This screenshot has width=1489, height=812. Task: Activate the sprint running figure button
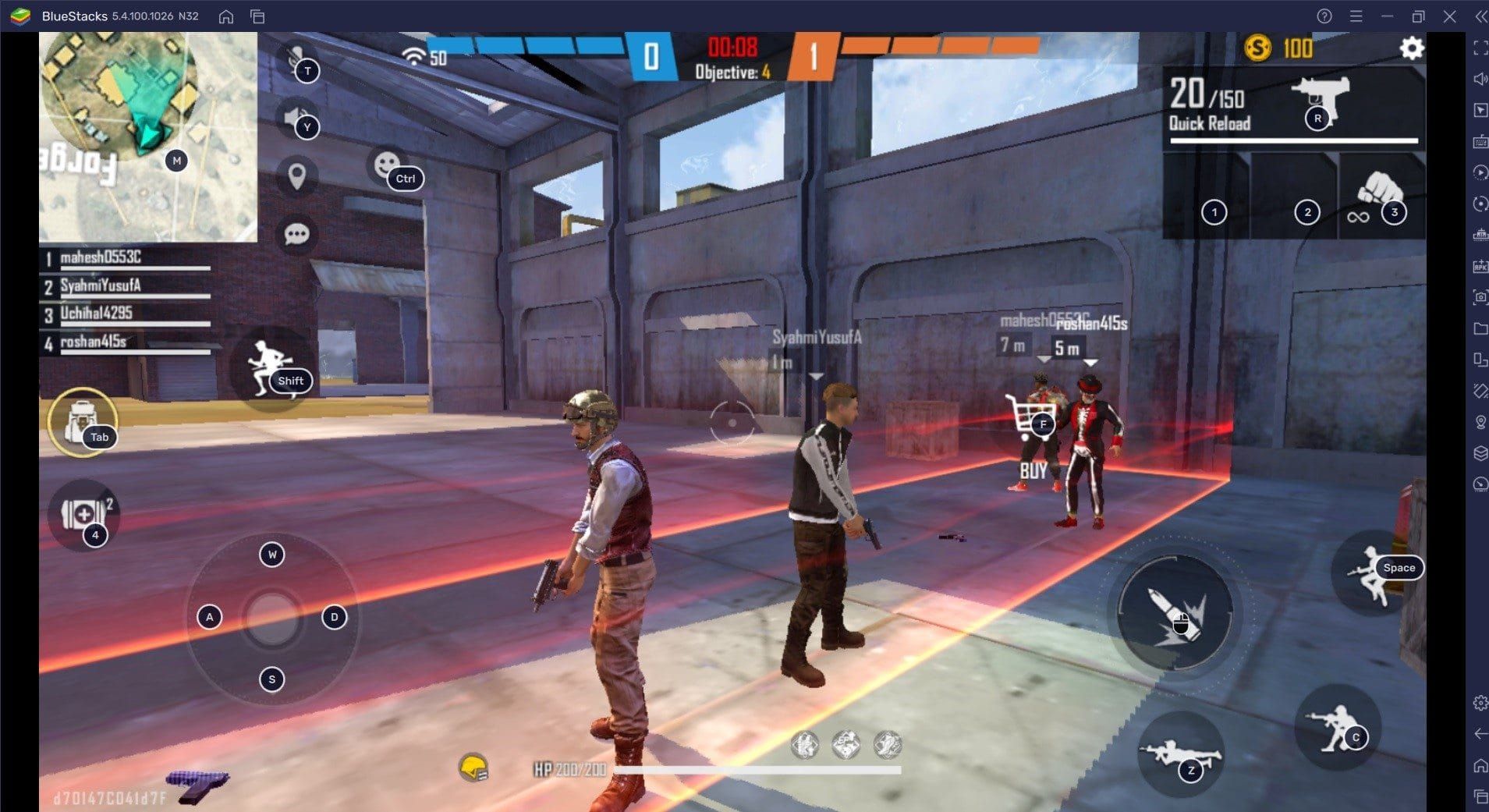point(268,367)
